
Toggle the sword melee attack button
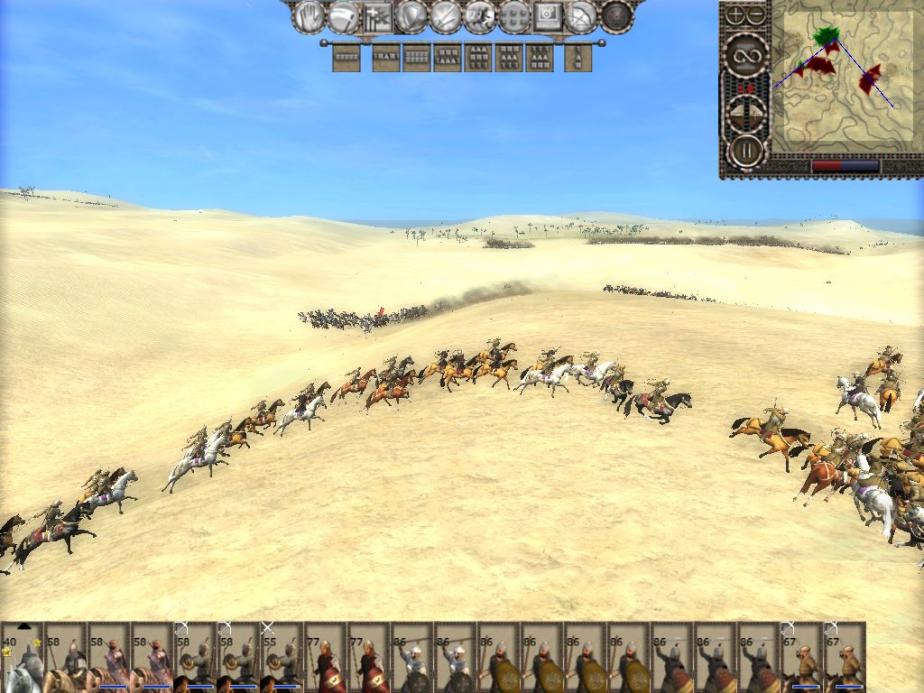click(445, 16)
